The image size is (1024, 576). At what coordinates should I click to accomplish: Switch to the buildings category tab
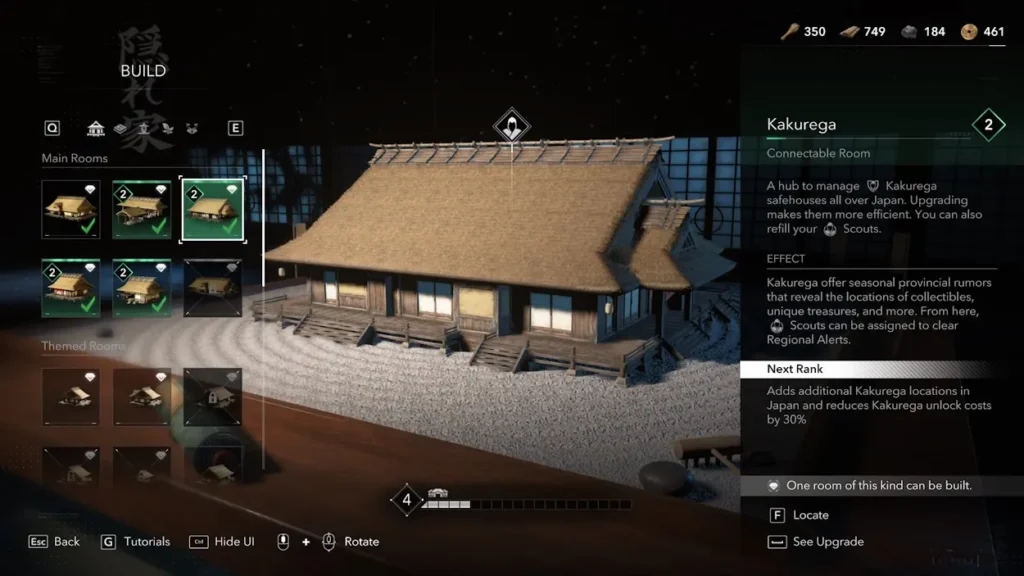point(96,128)
